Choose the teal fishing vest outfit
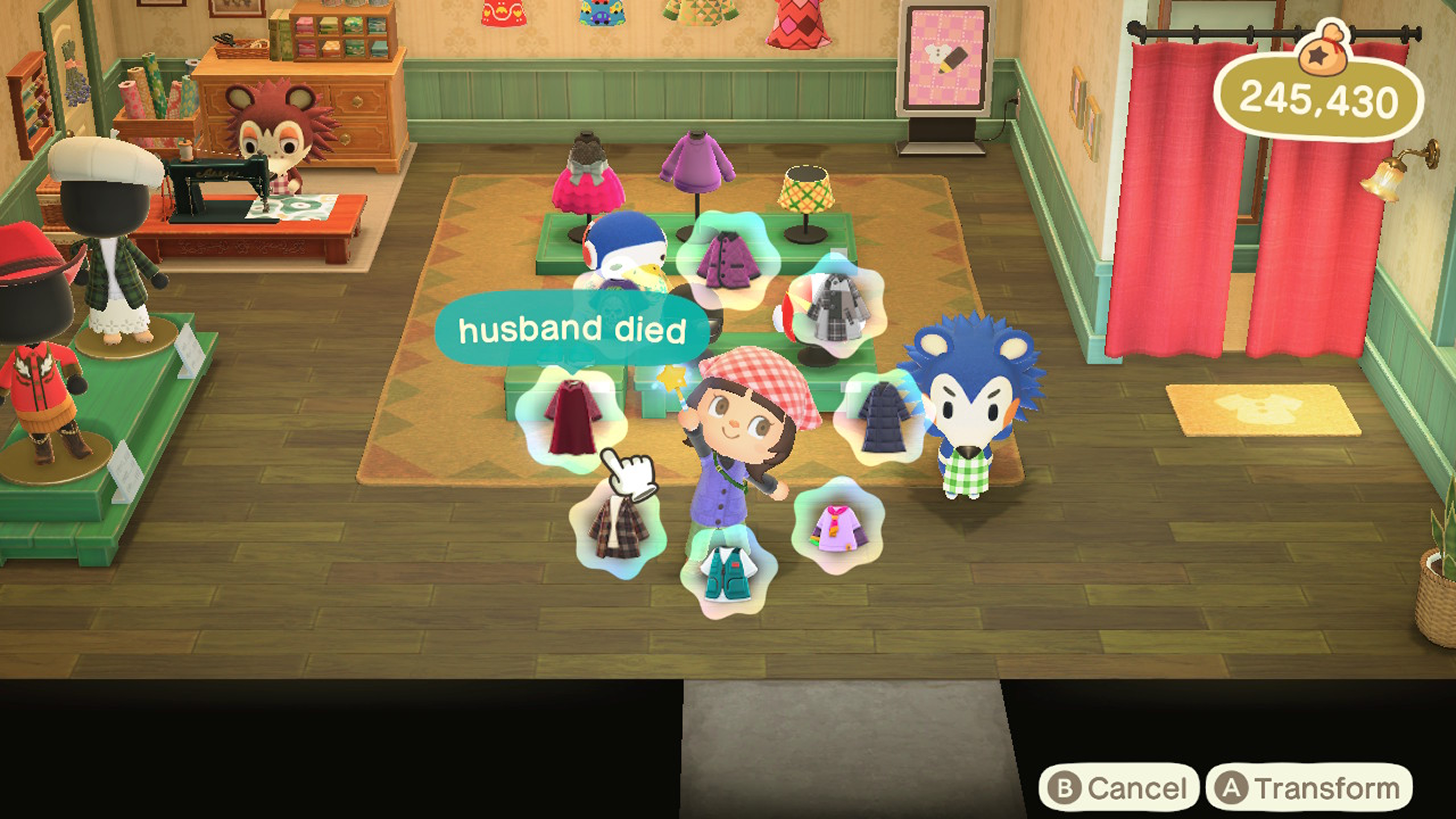The height and width of the screenshot is (819, 1456). (x=728, y=572)
